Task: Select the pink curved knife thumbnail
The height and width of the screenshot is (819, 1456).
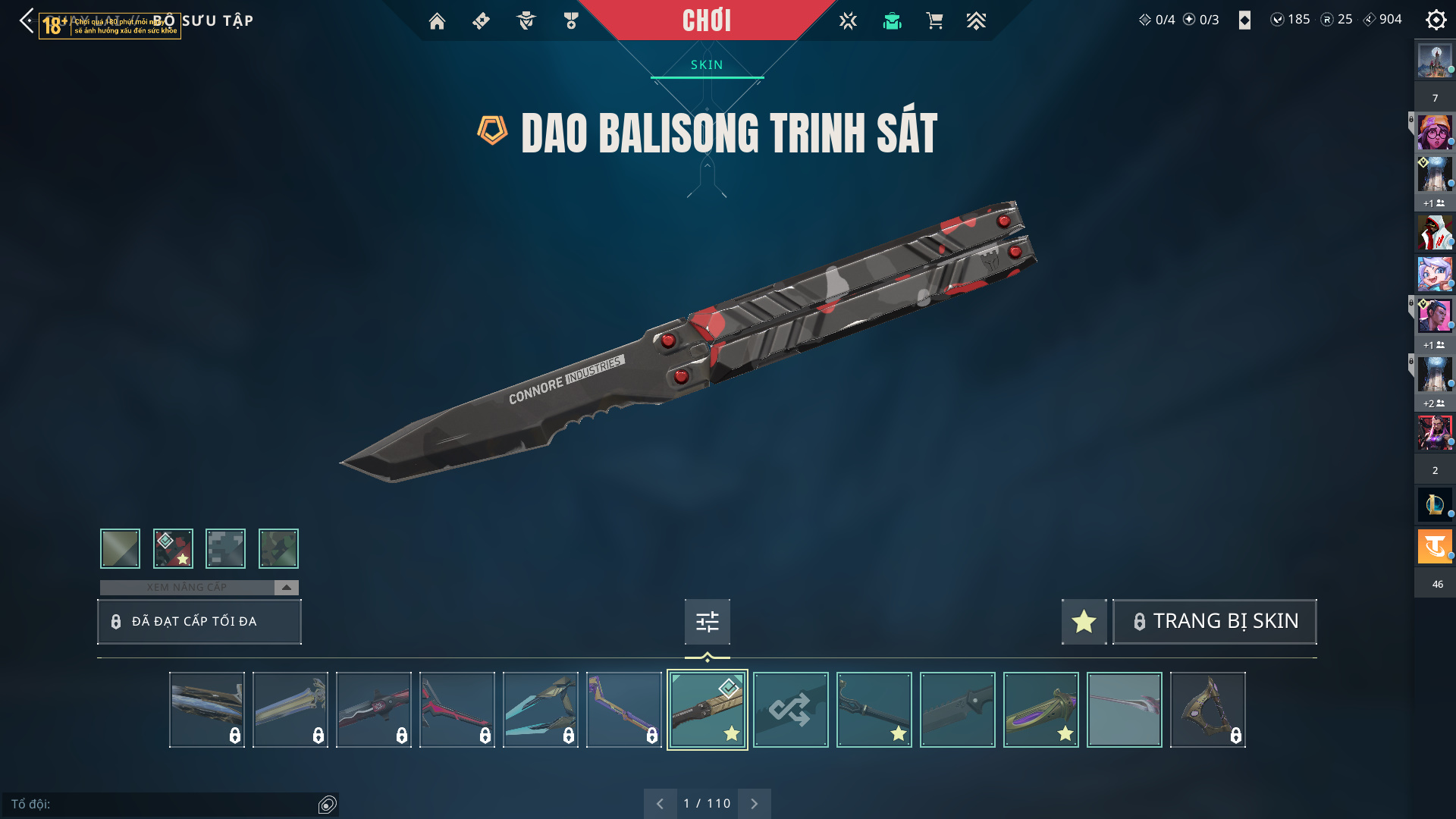Action: pos(457,710)
